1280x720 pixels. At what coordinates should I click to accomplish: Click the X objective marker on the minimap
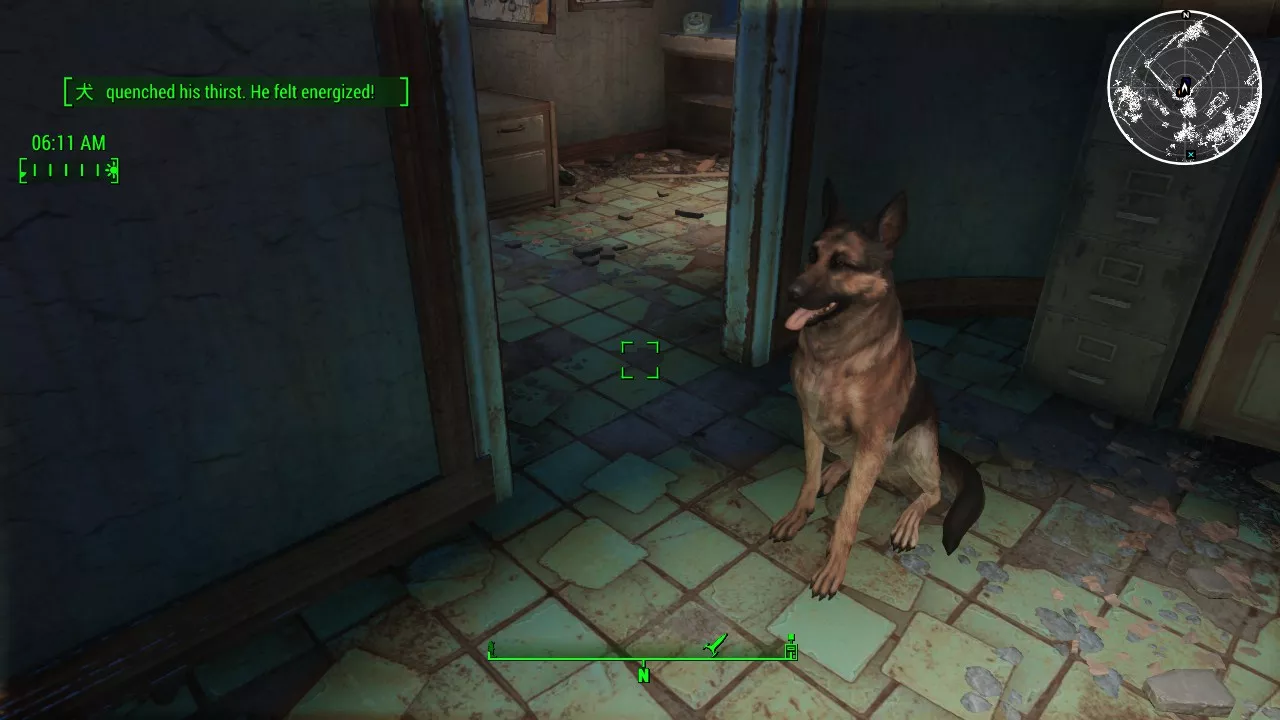click(x=1191, y=155)
